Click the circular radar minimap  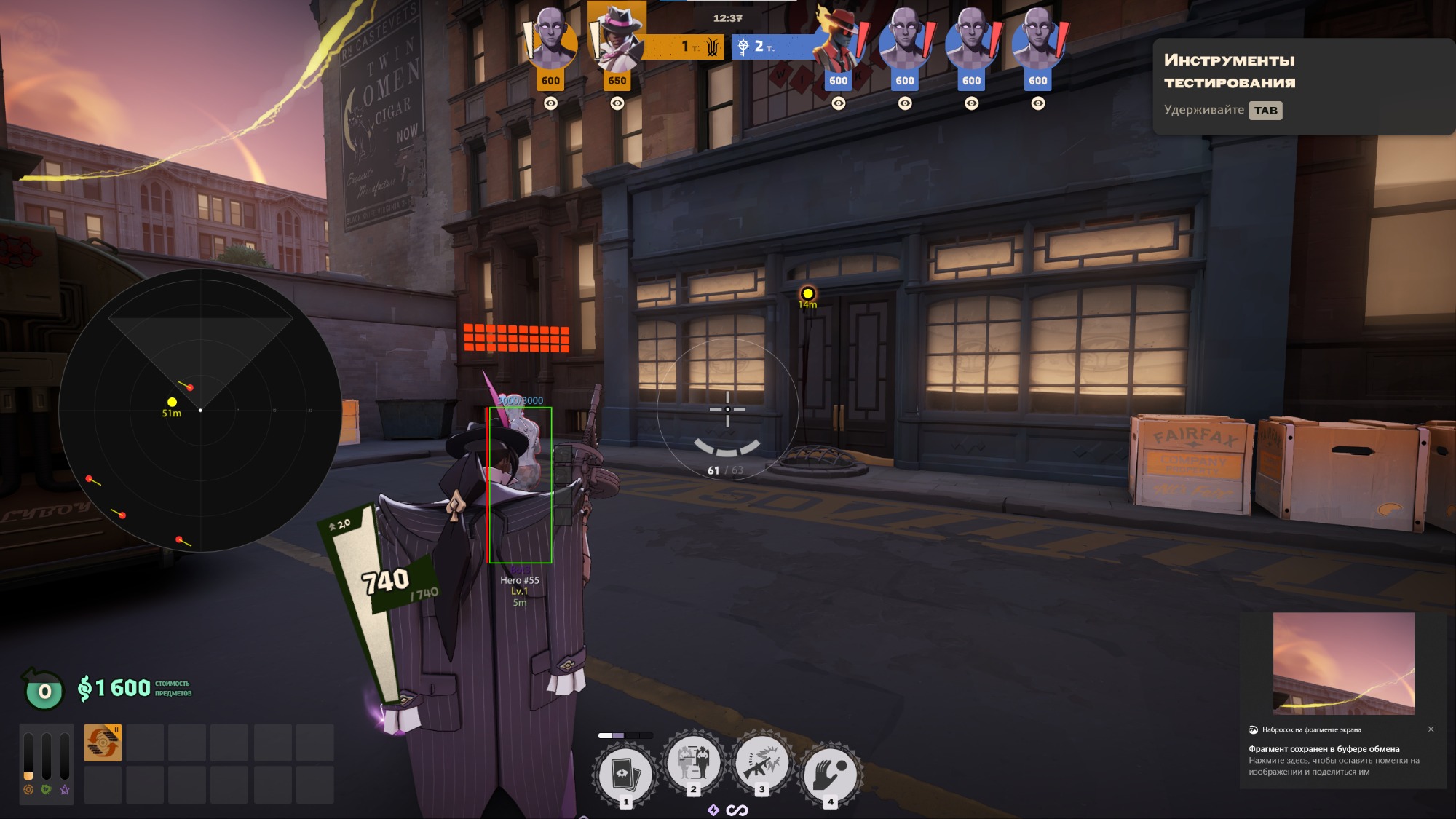[200, 410]
